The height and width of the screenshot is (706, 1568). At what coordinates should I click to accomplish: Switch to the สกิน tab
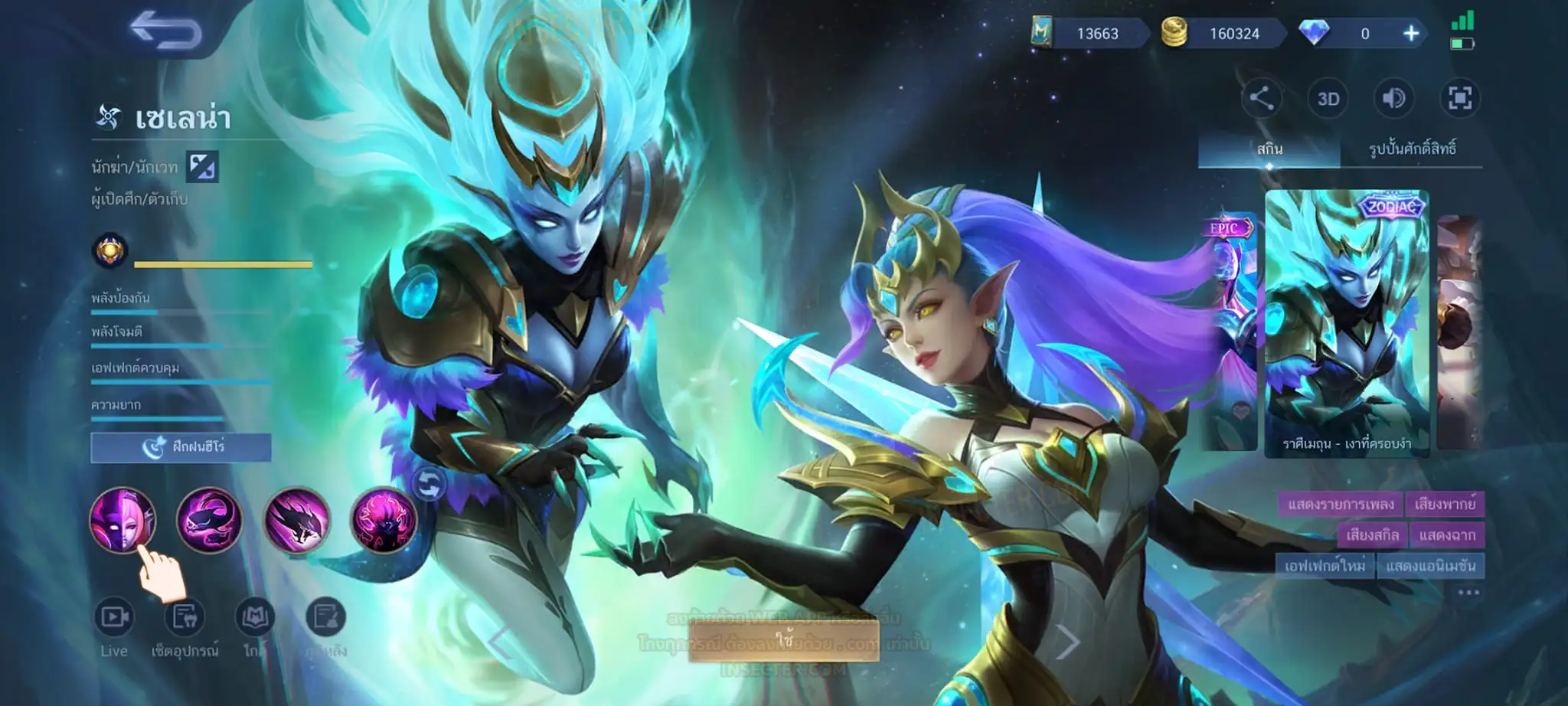(1269, 149)
